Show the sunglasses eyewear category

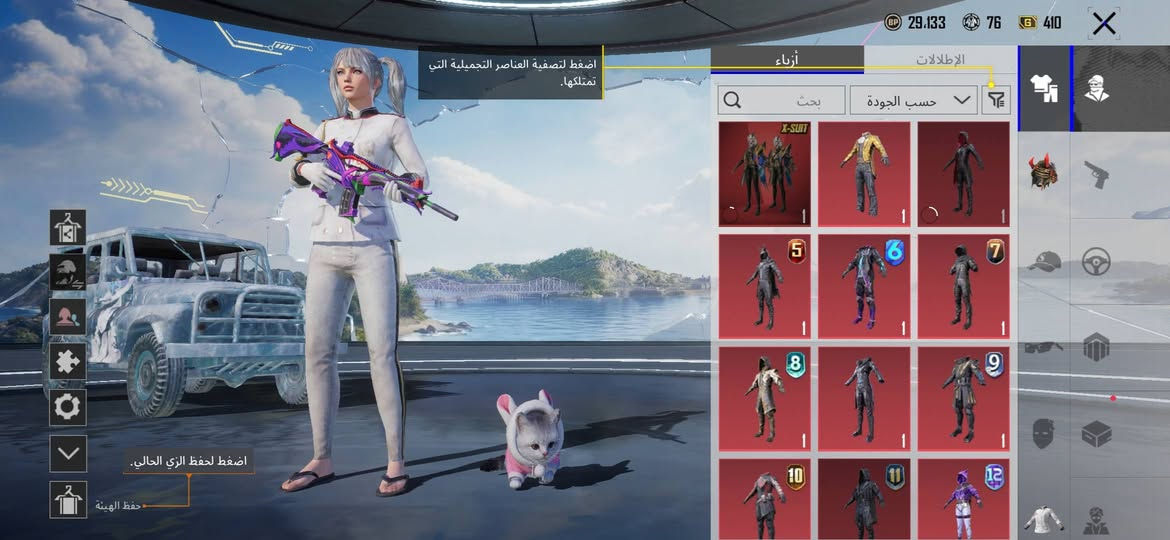pos(1043,348)
